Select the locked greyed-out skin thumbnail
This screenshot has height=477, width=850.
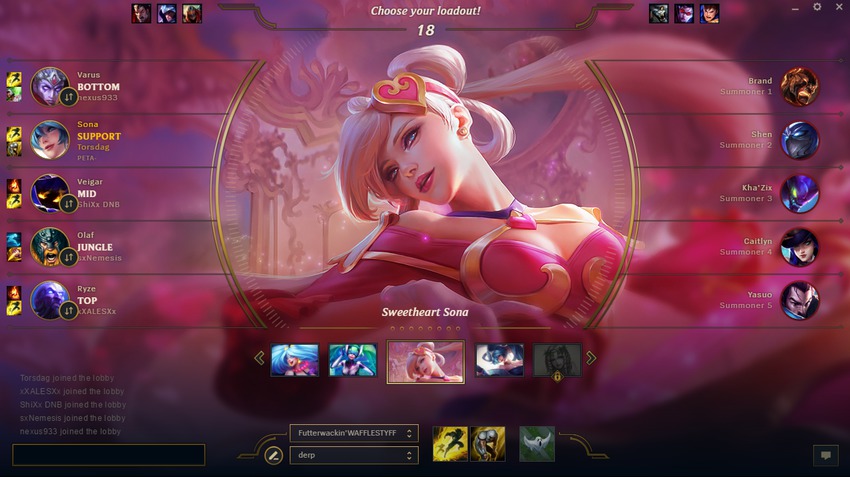tap(557, 360)
